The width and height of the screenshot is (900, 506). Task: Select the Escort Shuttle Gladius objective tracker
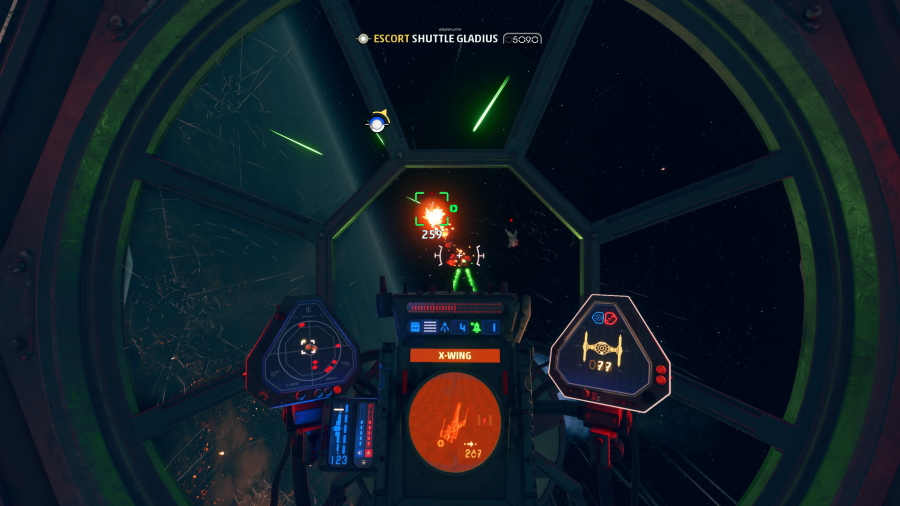(x=449, y=38)
